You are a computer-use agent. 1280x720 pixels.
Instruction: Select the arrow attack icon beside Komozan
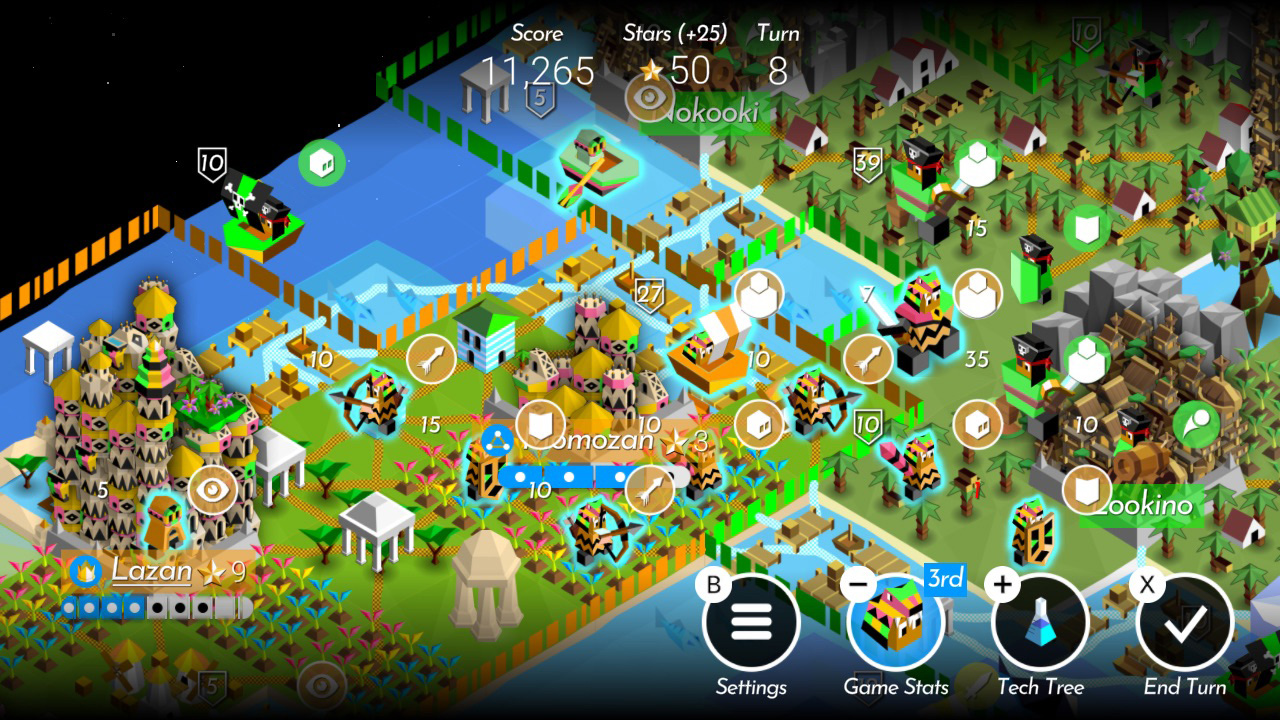tap(650, 489)
